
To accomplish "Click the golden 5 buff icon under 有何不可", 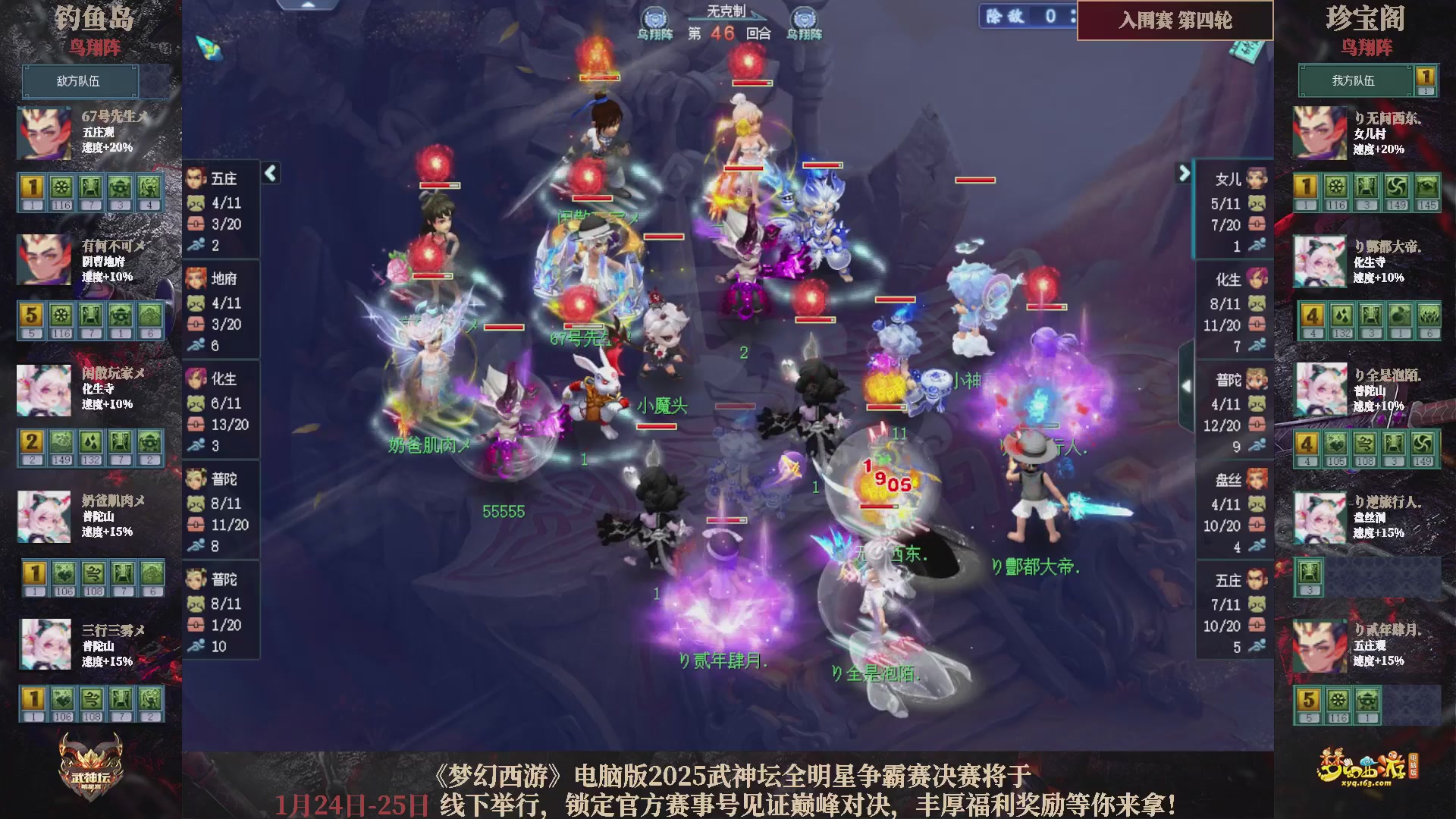I will click(x=31, y=313).
